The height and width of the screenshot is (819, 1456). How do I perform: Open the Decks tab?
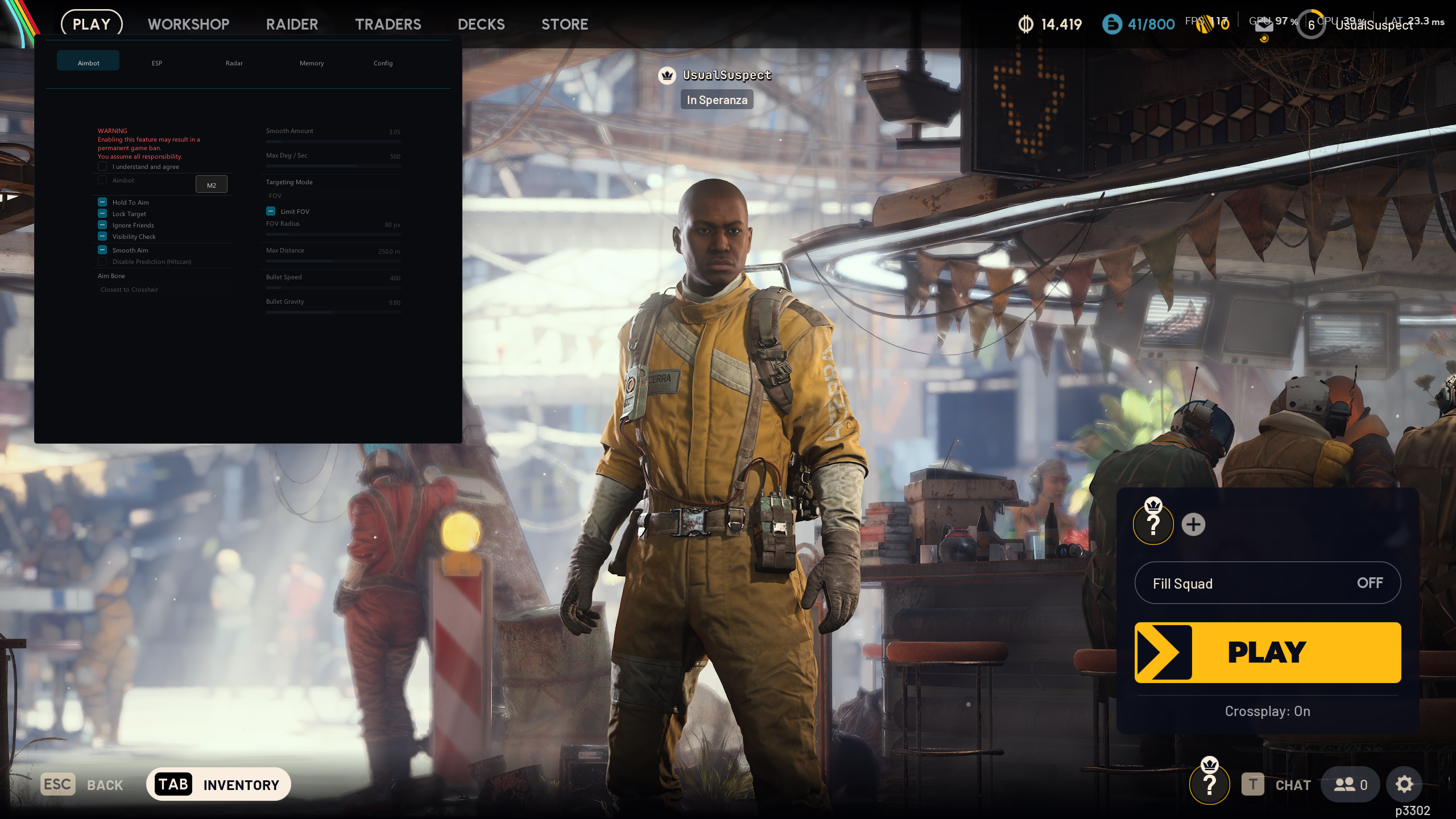click(481, 24)
